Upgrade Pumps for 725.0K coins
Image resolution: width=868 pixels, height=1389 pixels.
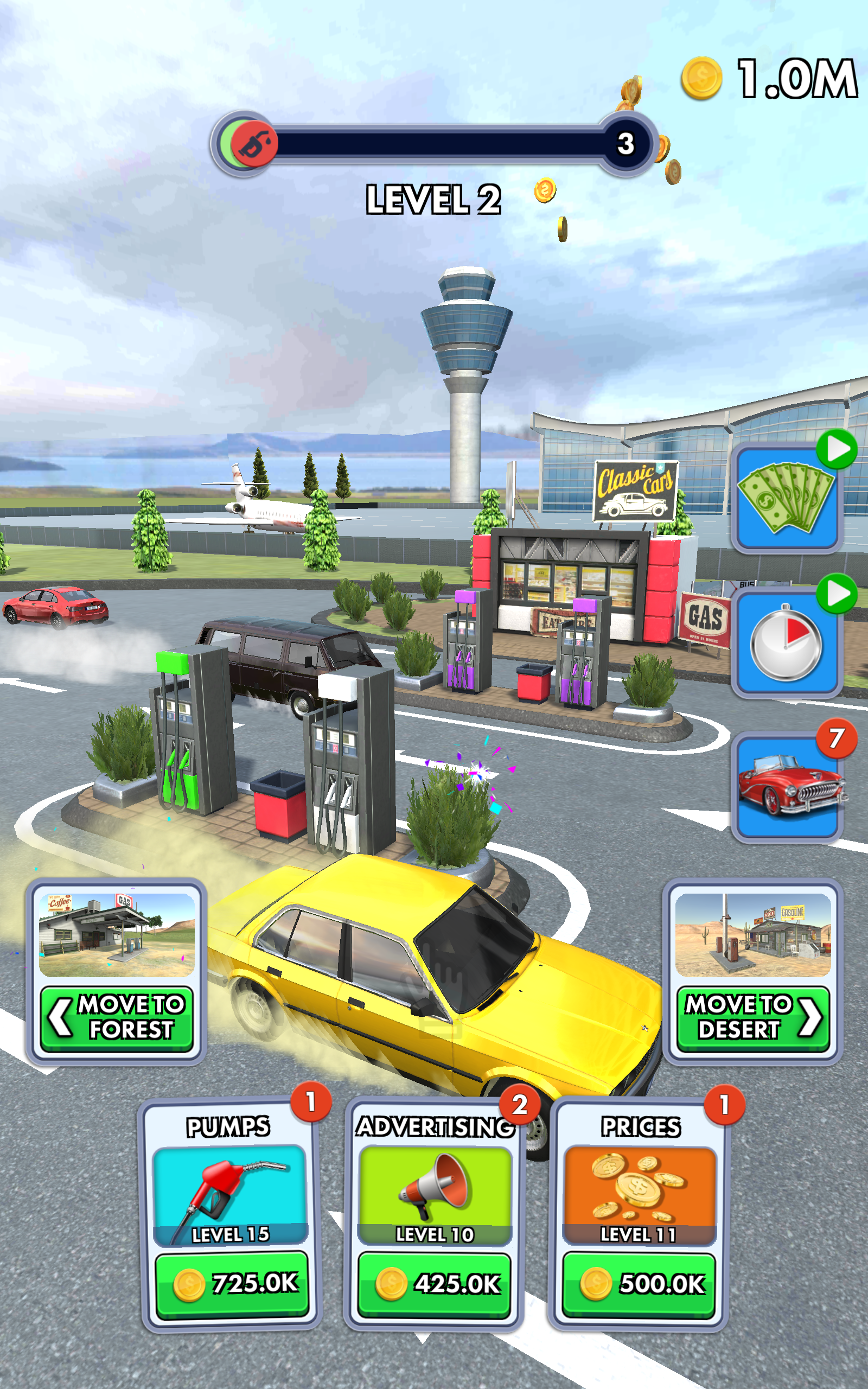pyautogui.click(x=232, y=1283)
